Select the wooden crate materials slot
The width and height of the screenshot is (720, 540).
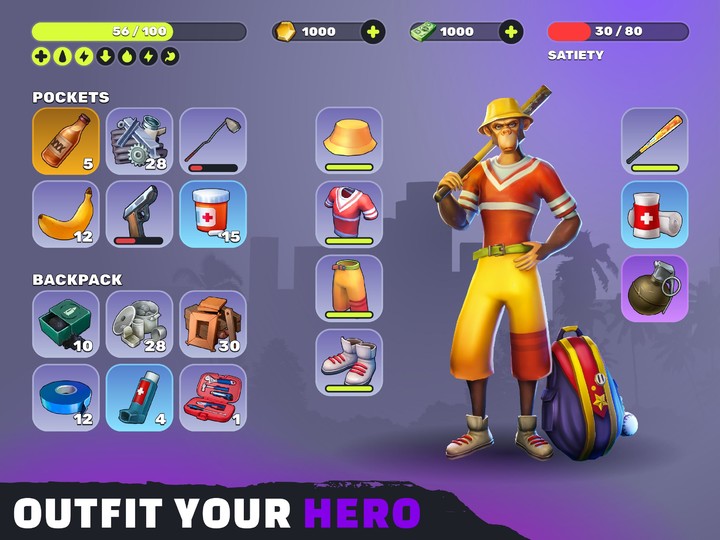[x=213, y=324]
